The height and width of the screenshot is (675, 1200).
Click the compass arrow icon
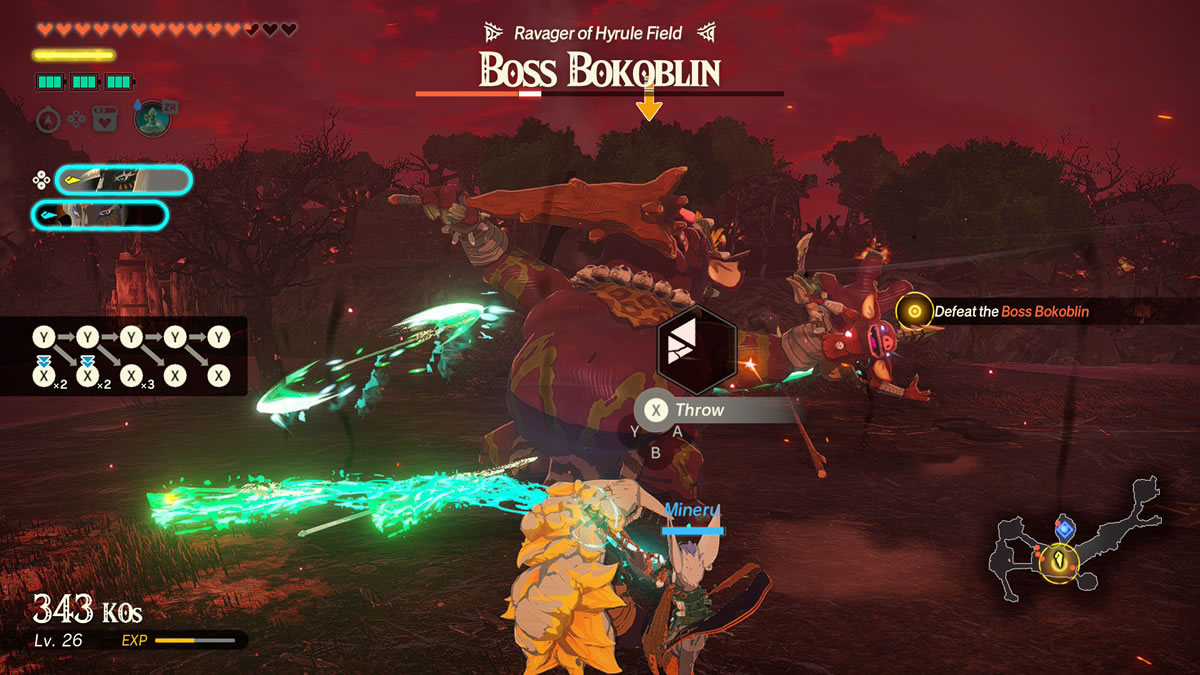point(48,120)
